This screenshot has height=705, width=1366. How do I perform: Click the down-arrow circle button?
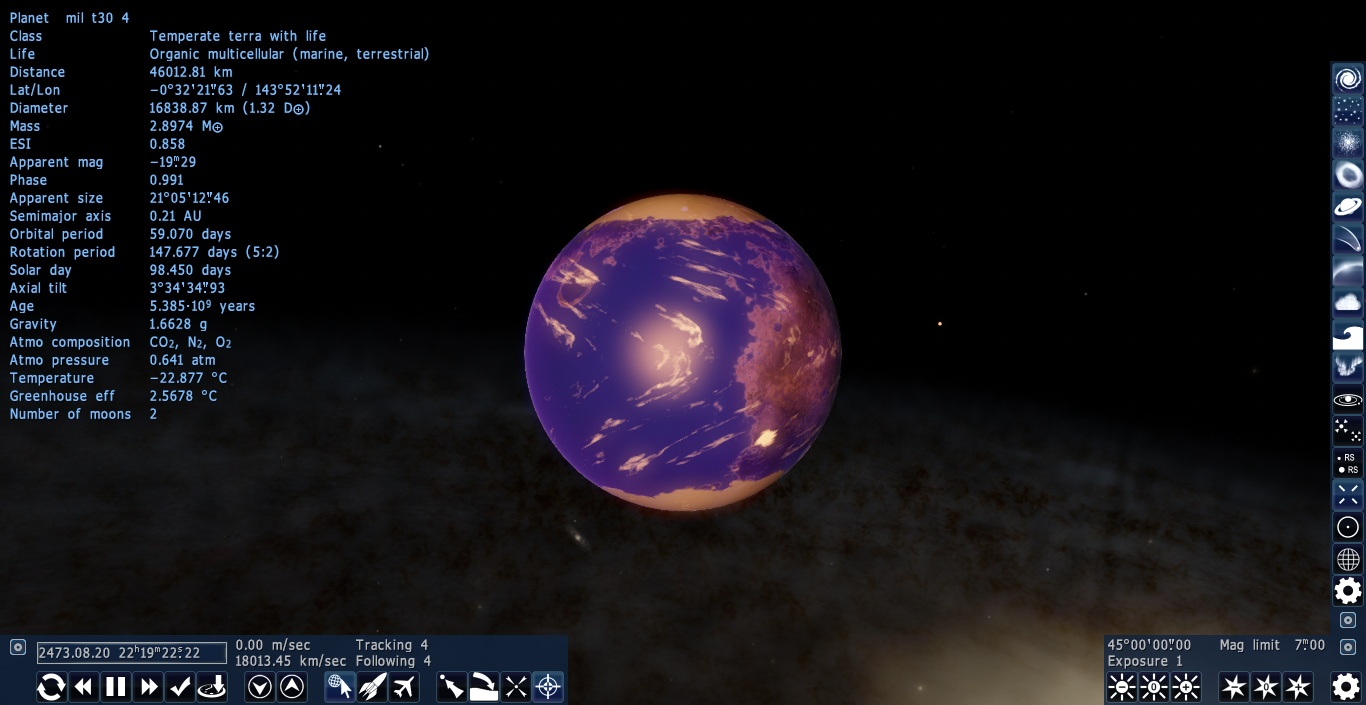coord(260,687)
